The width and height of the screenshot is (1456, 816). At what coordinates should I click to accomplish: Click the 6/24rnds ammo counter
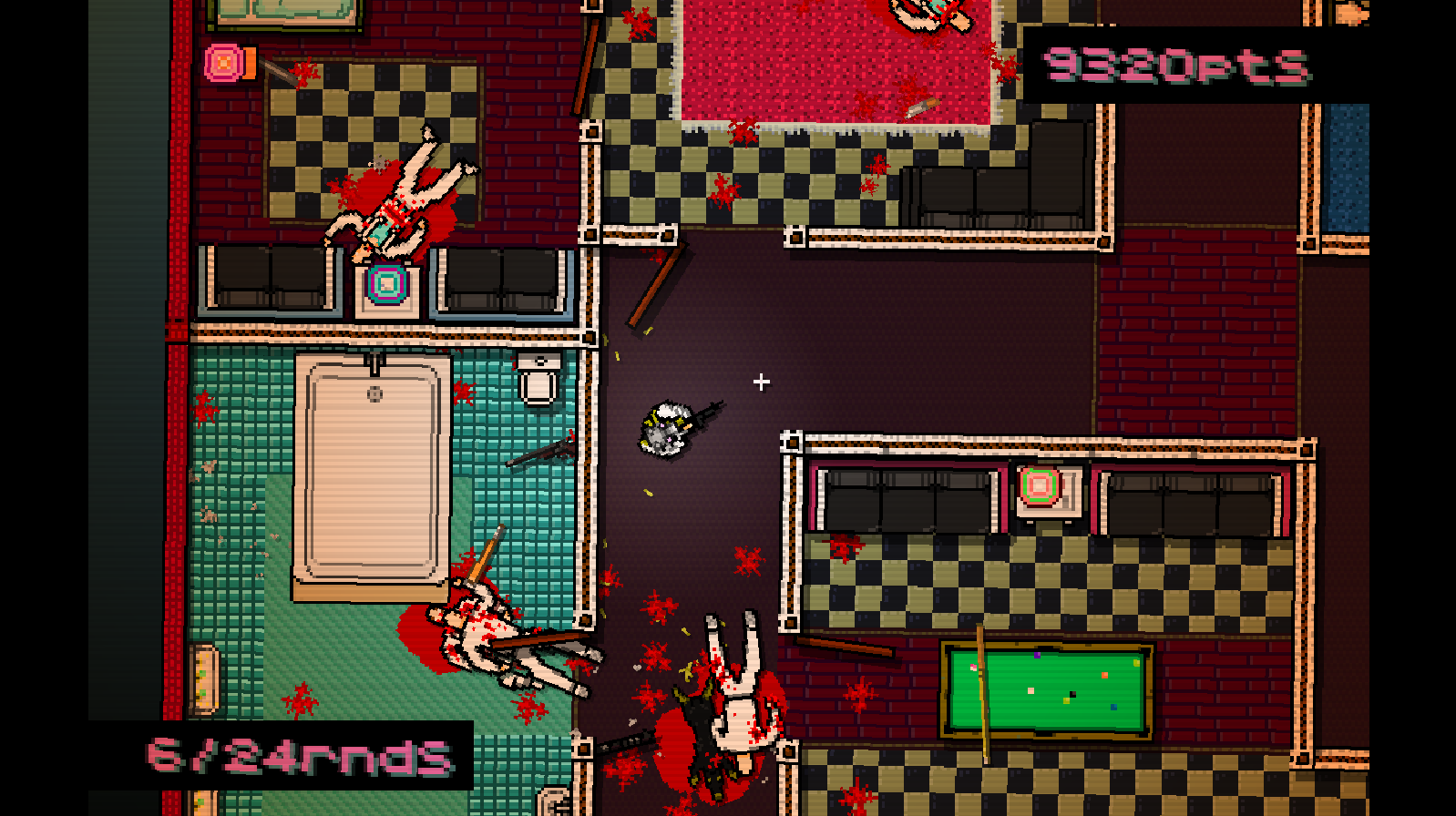301,753
